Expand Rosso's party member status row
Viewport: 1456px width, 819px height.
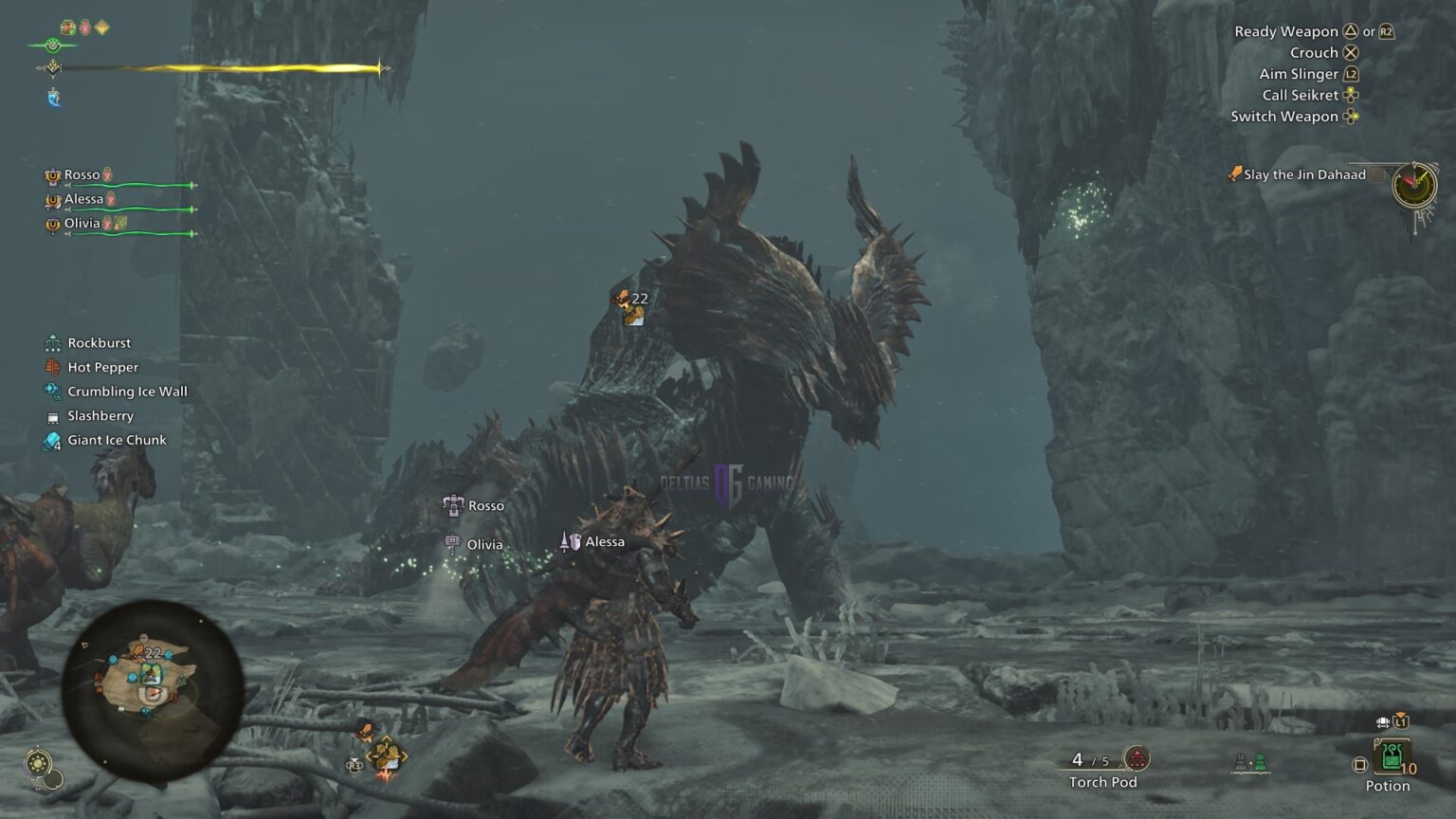83,174
